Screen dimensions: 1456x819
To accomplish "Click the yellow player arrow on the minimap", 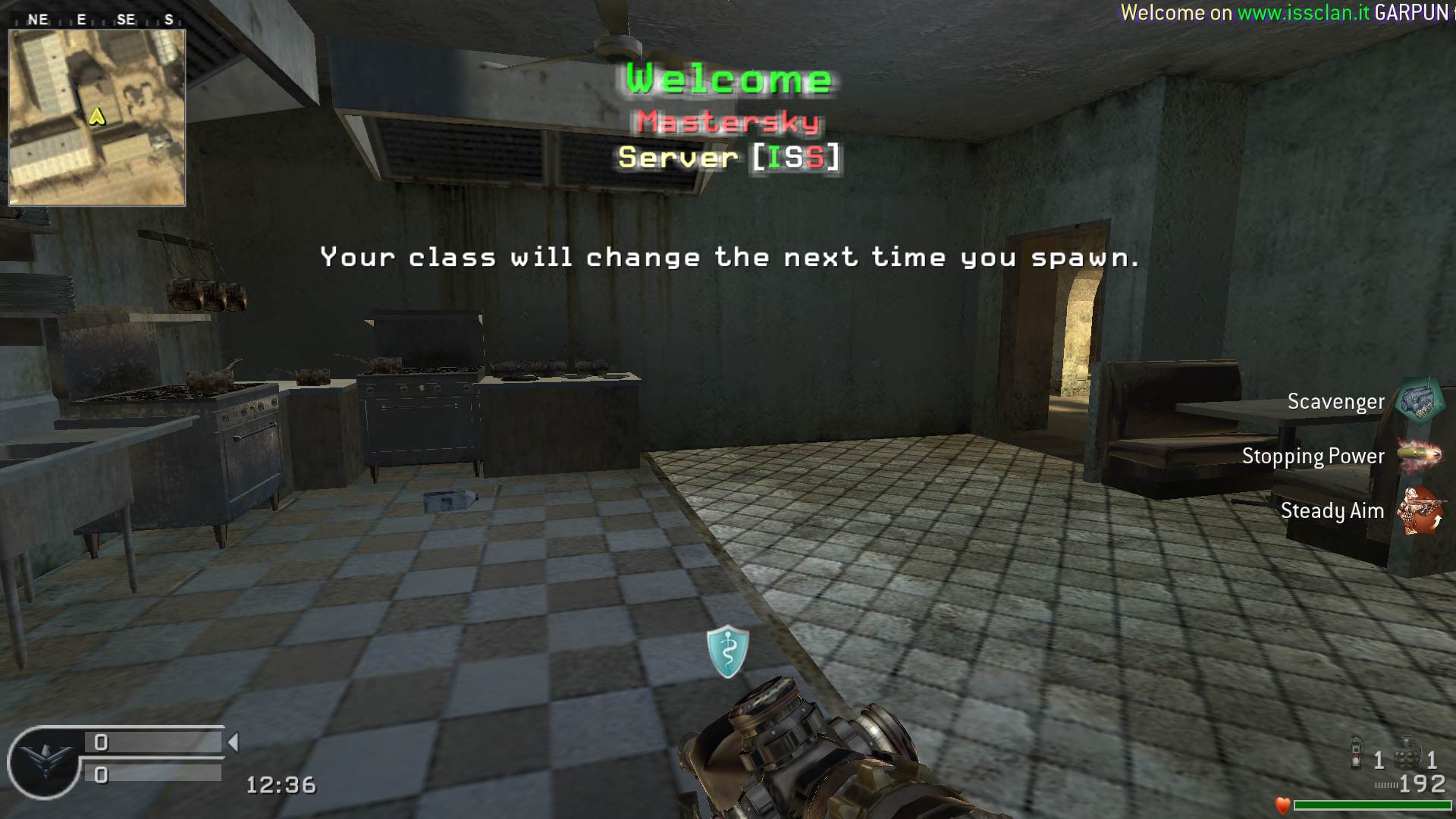I will tap(97, 116).
